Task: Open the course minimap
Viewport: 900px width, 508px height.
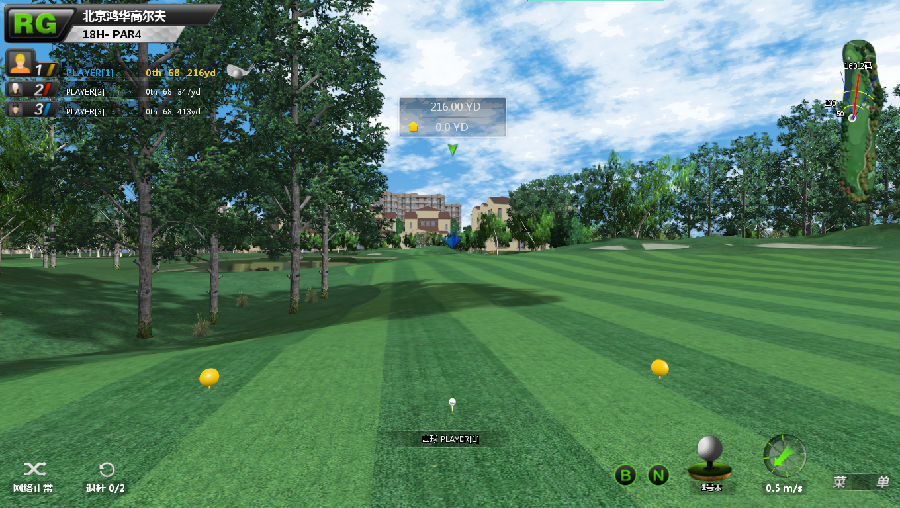Action: 857,118
